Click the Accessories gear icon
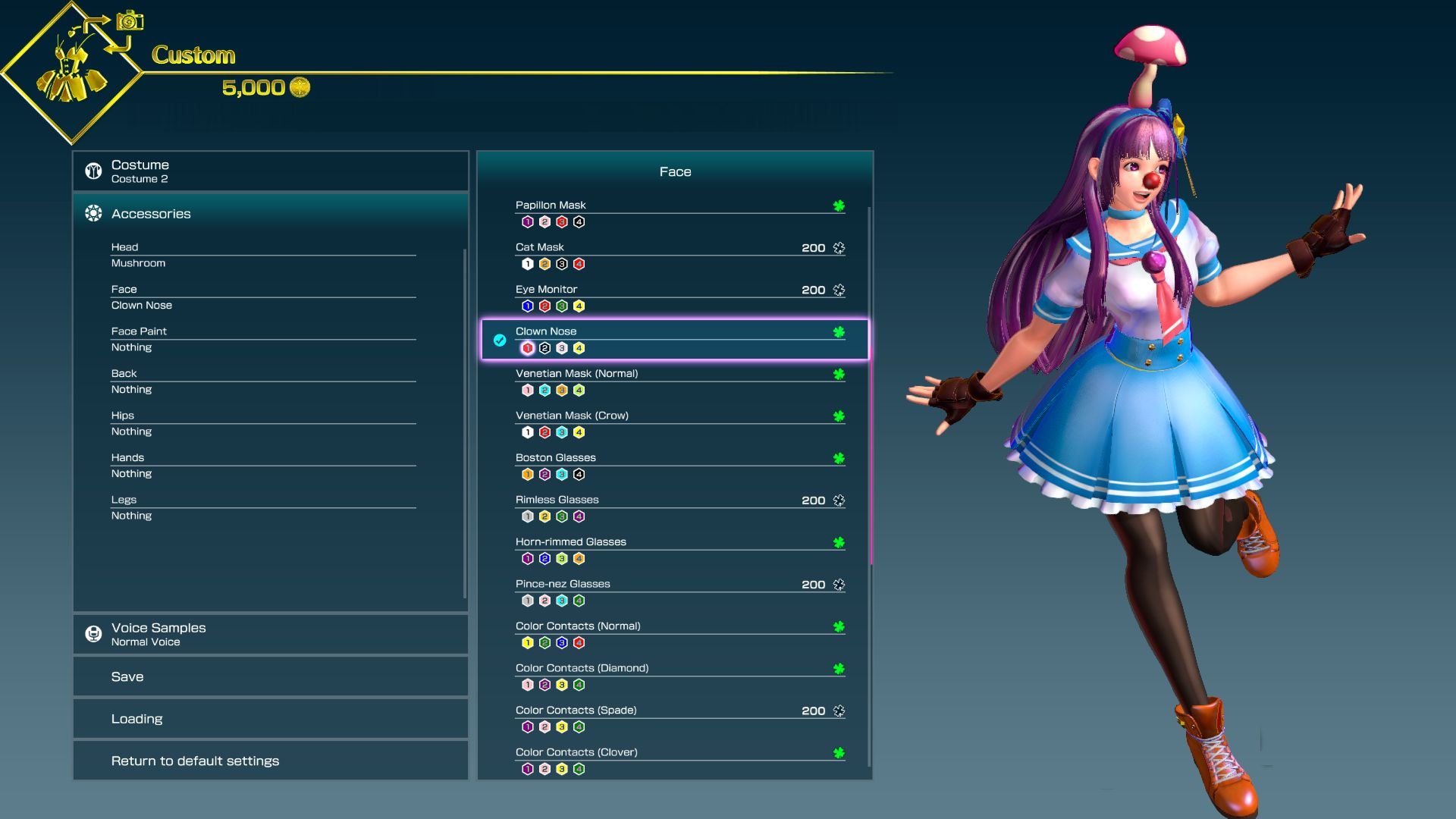Image resolution: width=1456 pixels, height=819 pixels. tap(93, 213)
